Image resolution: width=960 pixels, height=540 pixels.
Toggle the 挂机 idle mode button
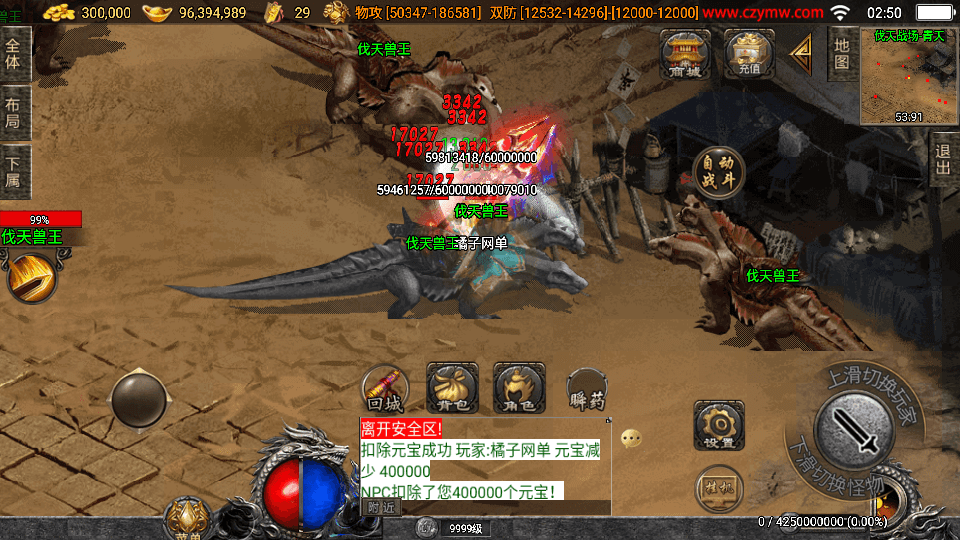click(x=719, y=487)
